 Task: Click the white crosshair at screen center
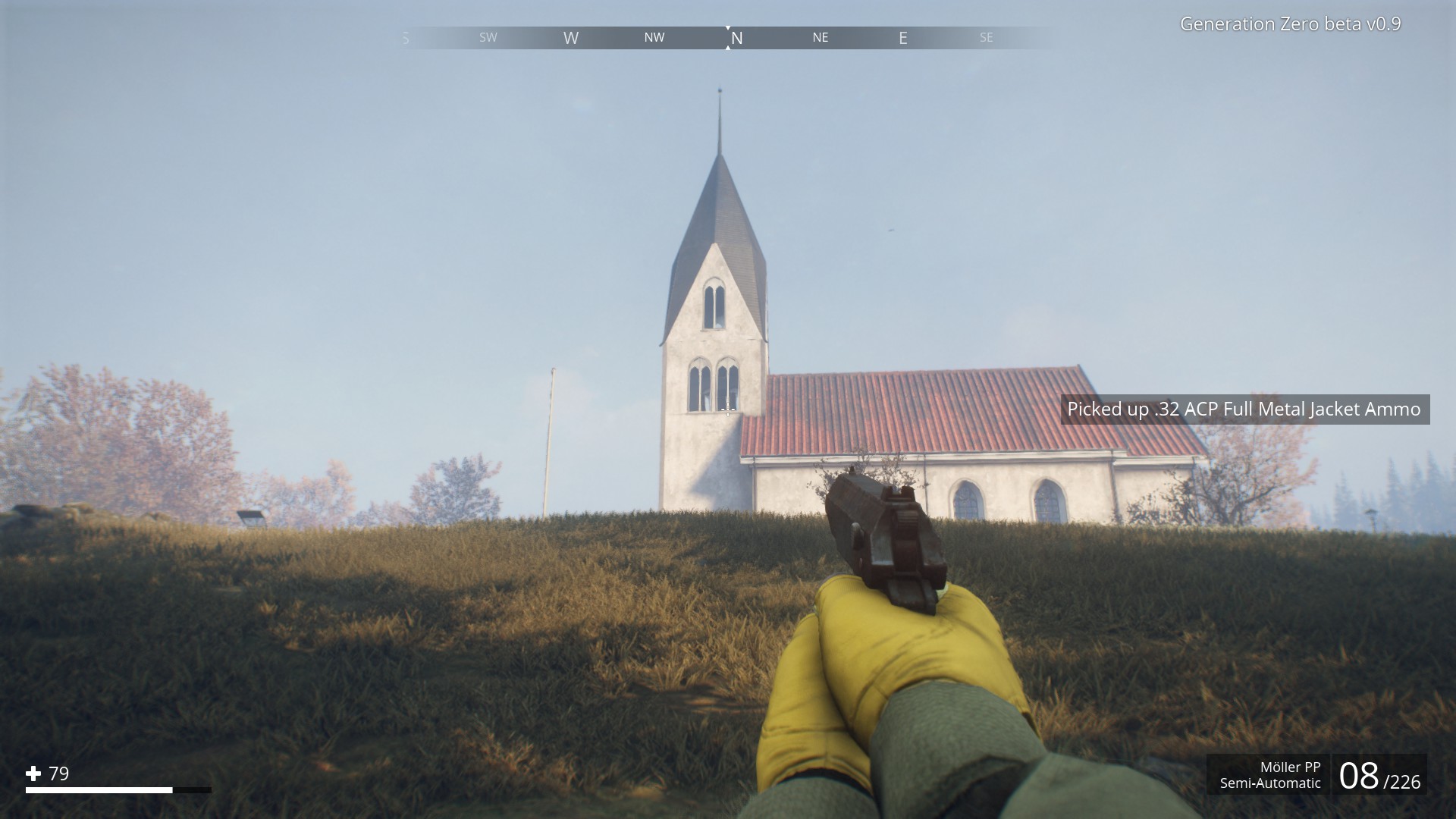point(728,409)
